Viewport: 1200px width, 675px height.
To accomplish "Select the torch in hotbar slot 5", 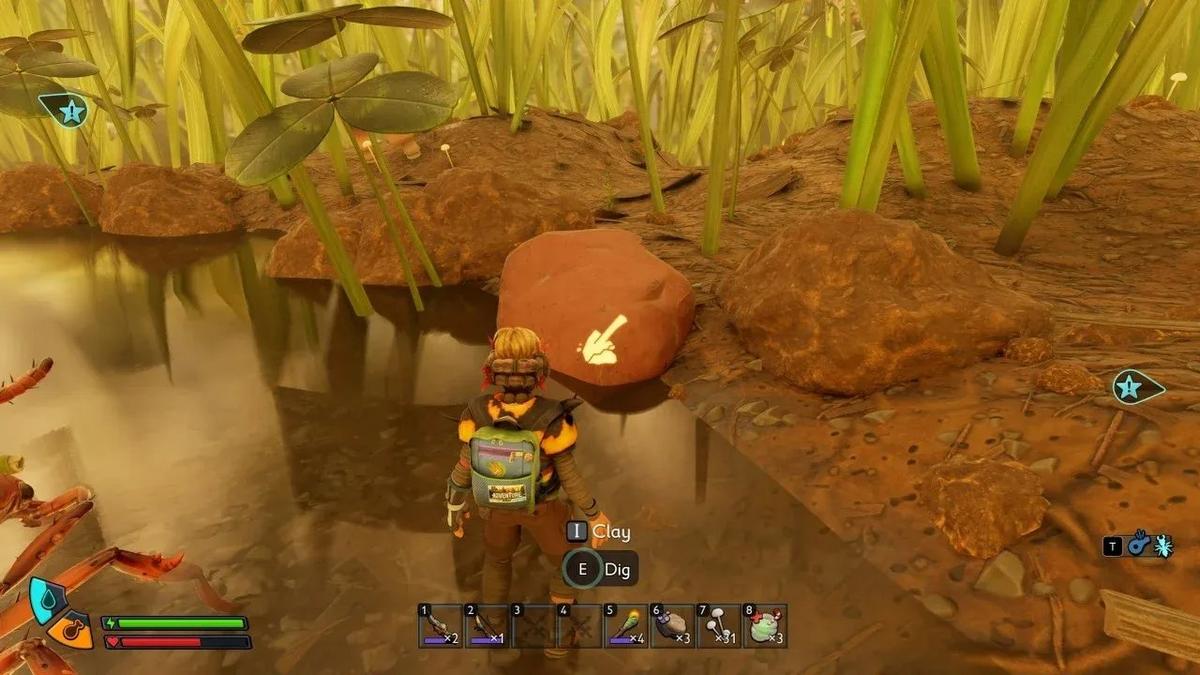I will 626,626.
